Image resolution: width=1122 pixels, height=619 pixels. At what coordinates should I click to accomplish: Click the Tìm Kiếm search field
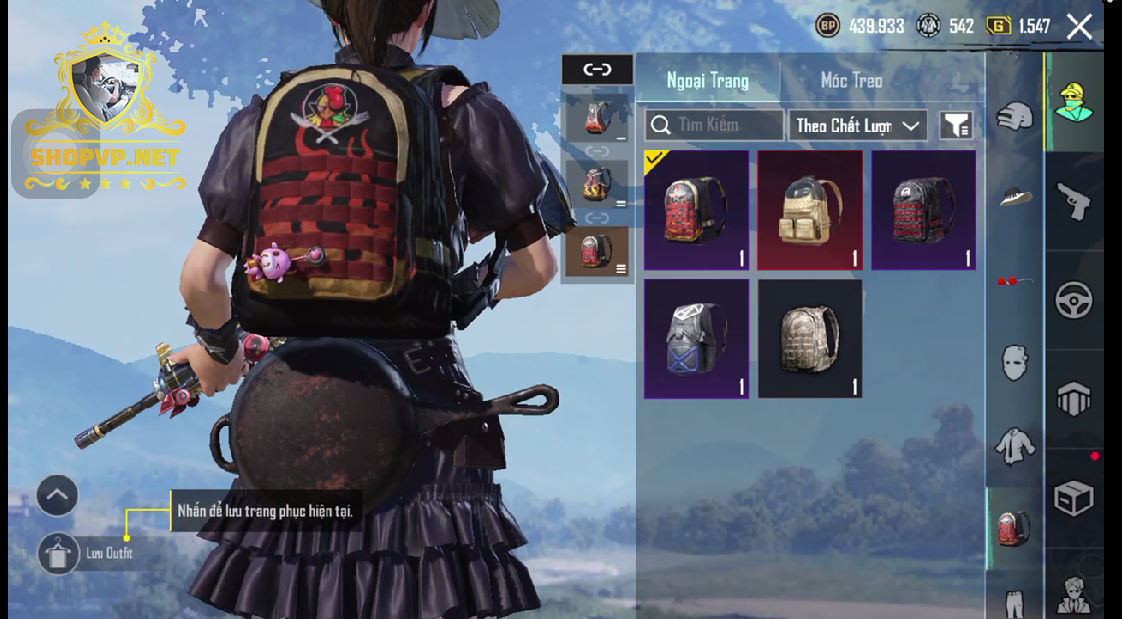tap(714, 125)
